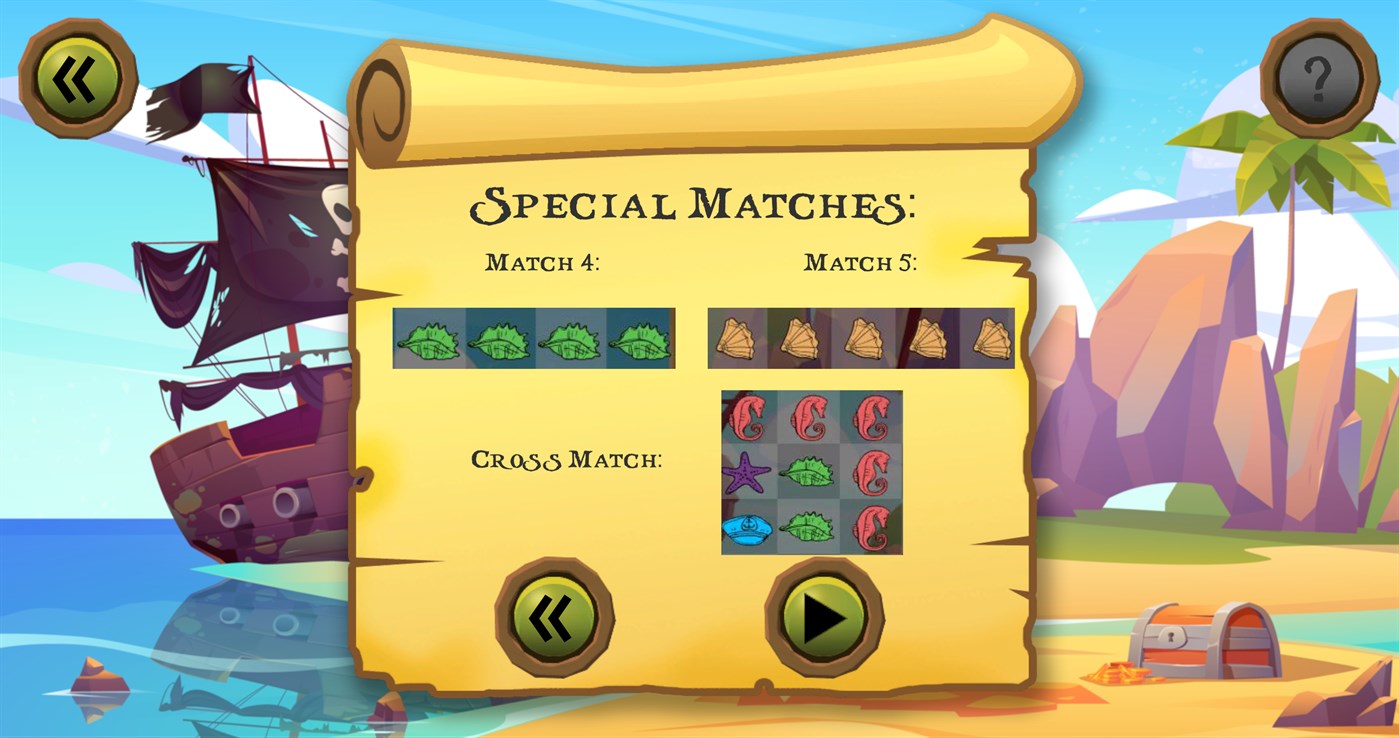Select the Match 5 example strip
Screen dimensions: 1399x738
[860, 337]
